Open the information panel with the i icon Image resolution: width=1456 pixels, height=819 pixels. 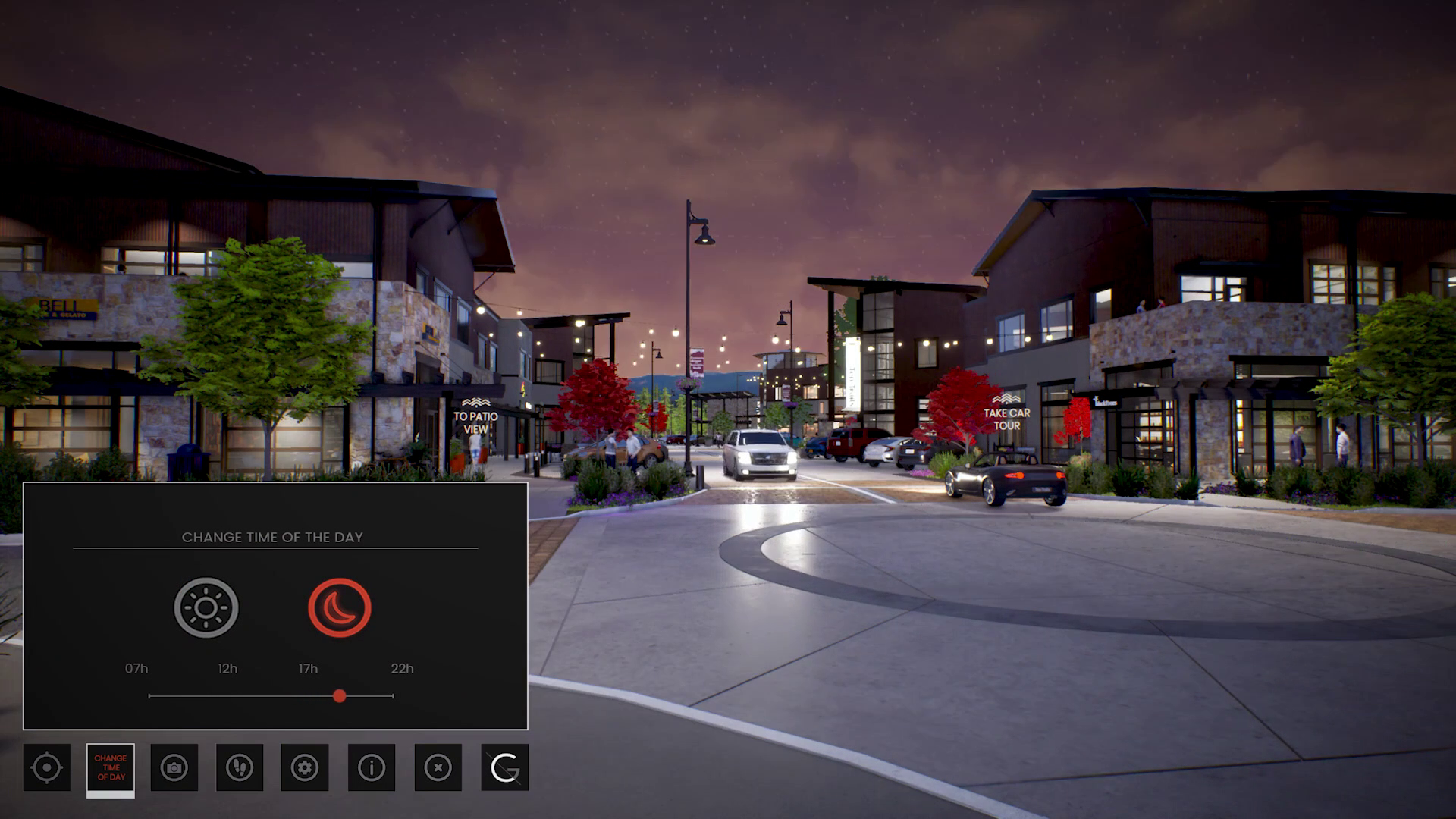click(371, 768)
